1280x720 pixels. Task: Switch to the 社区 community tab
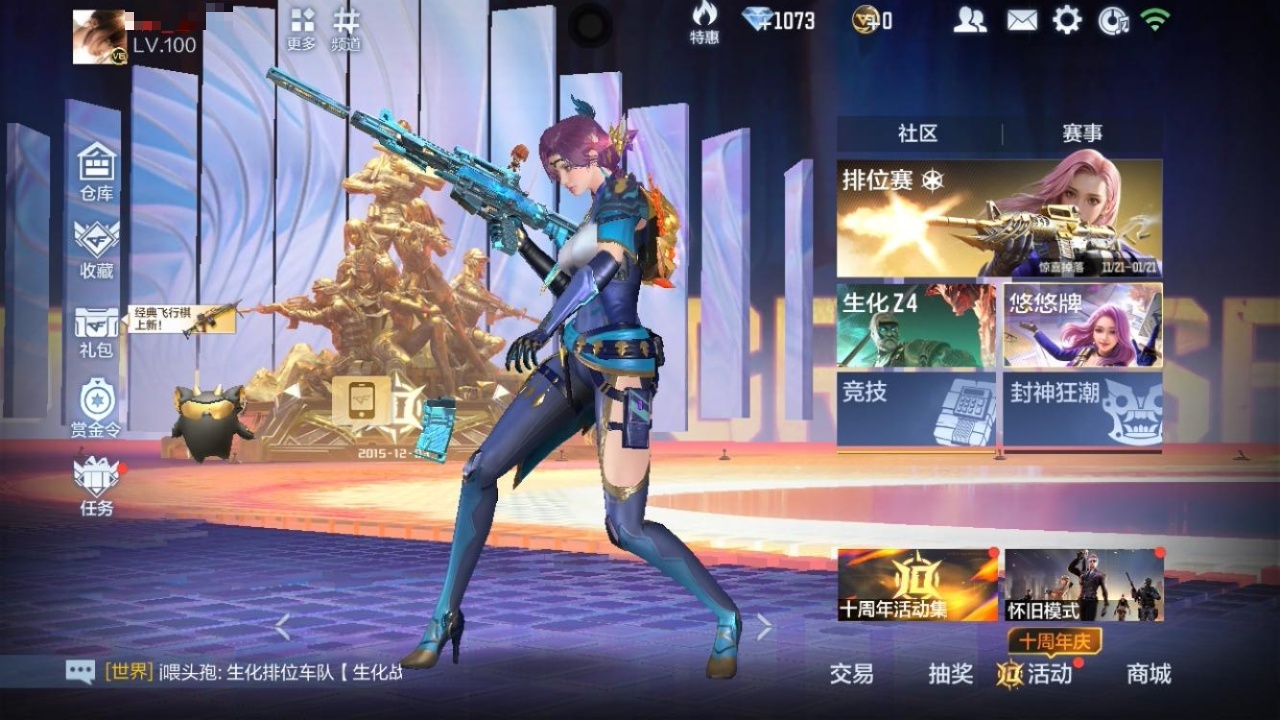pos(918,133)
